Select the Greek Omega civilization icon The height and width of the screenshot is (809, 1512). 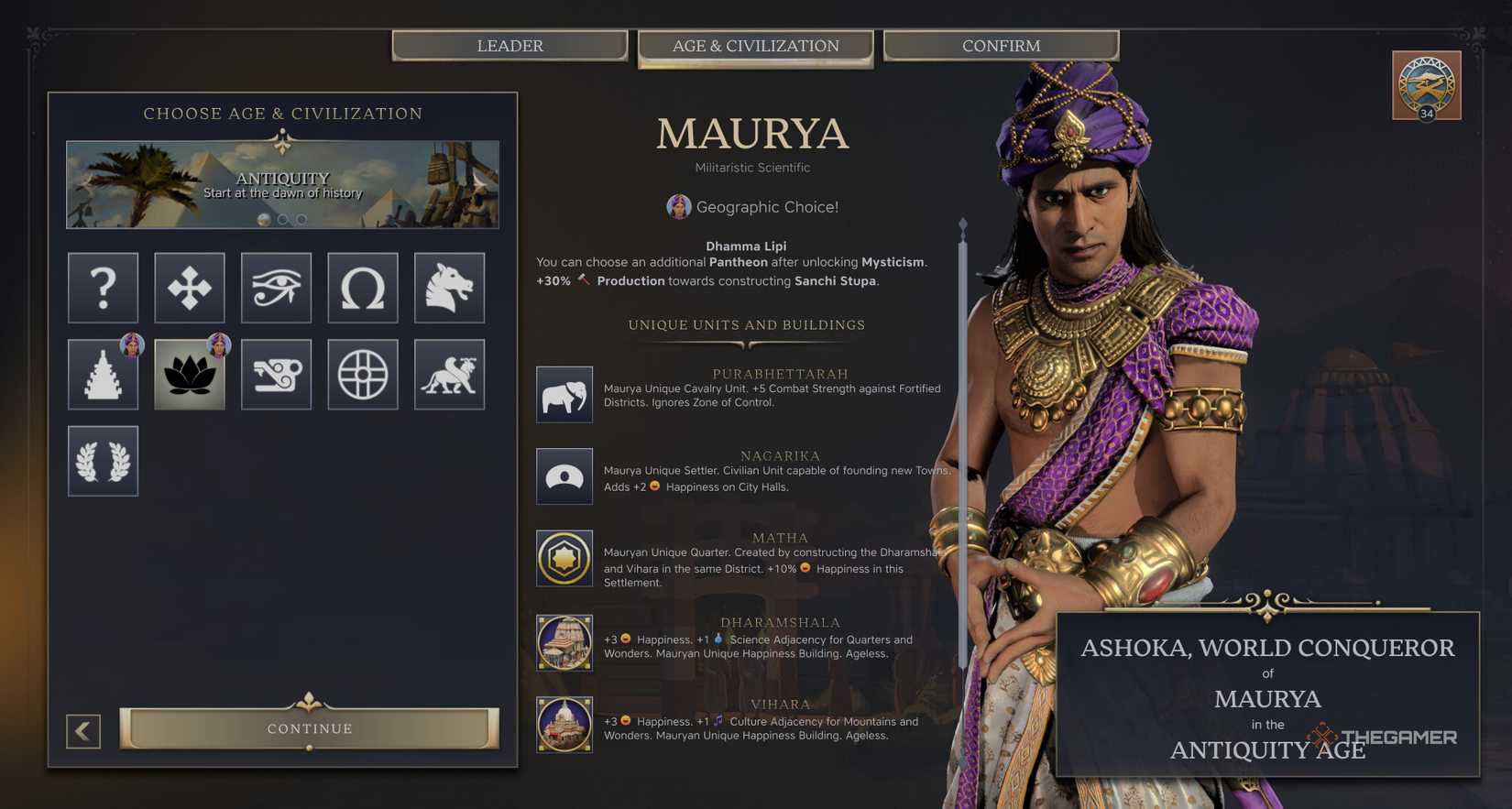point(363,288)
